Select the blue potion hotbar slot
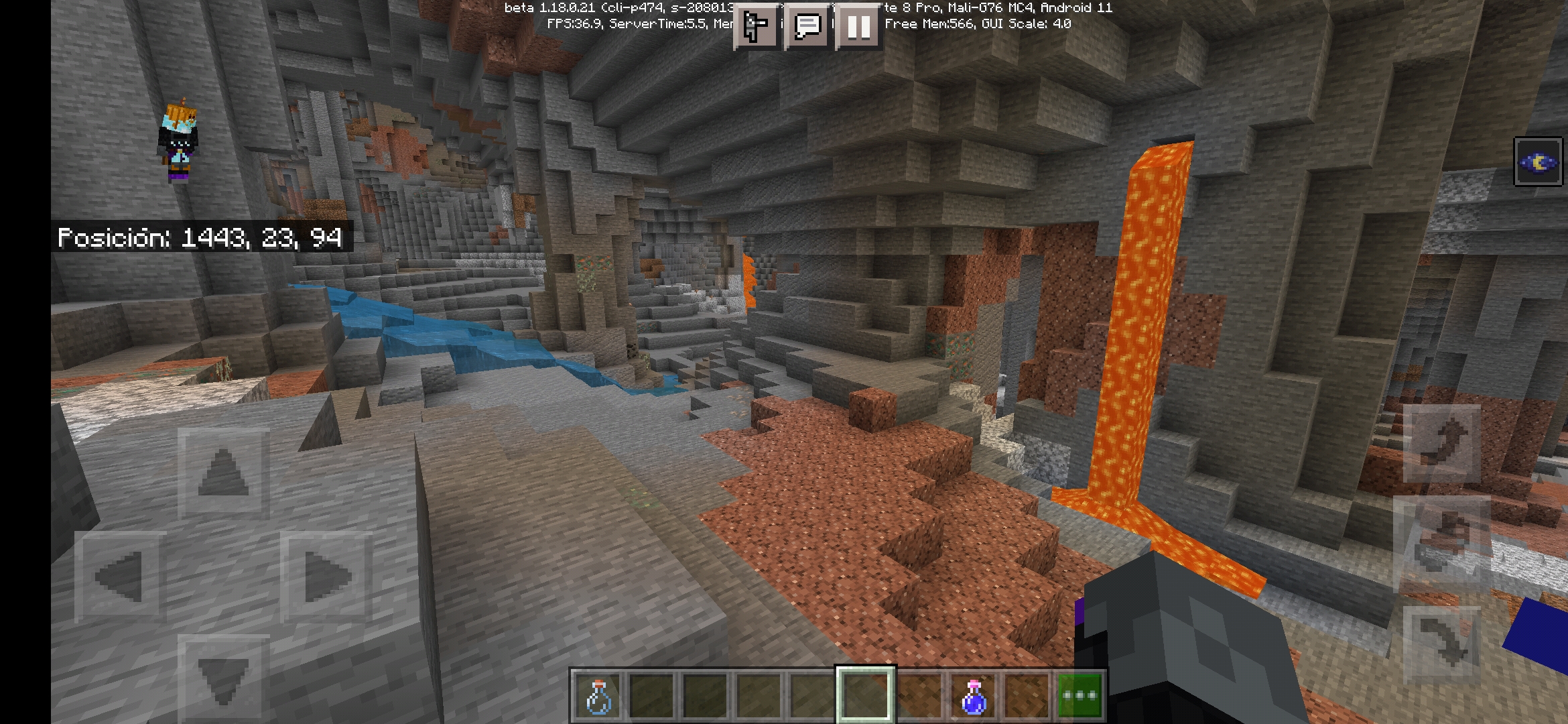The height and width of the screenshot is (724, 1568). click(x=973, y=697)
